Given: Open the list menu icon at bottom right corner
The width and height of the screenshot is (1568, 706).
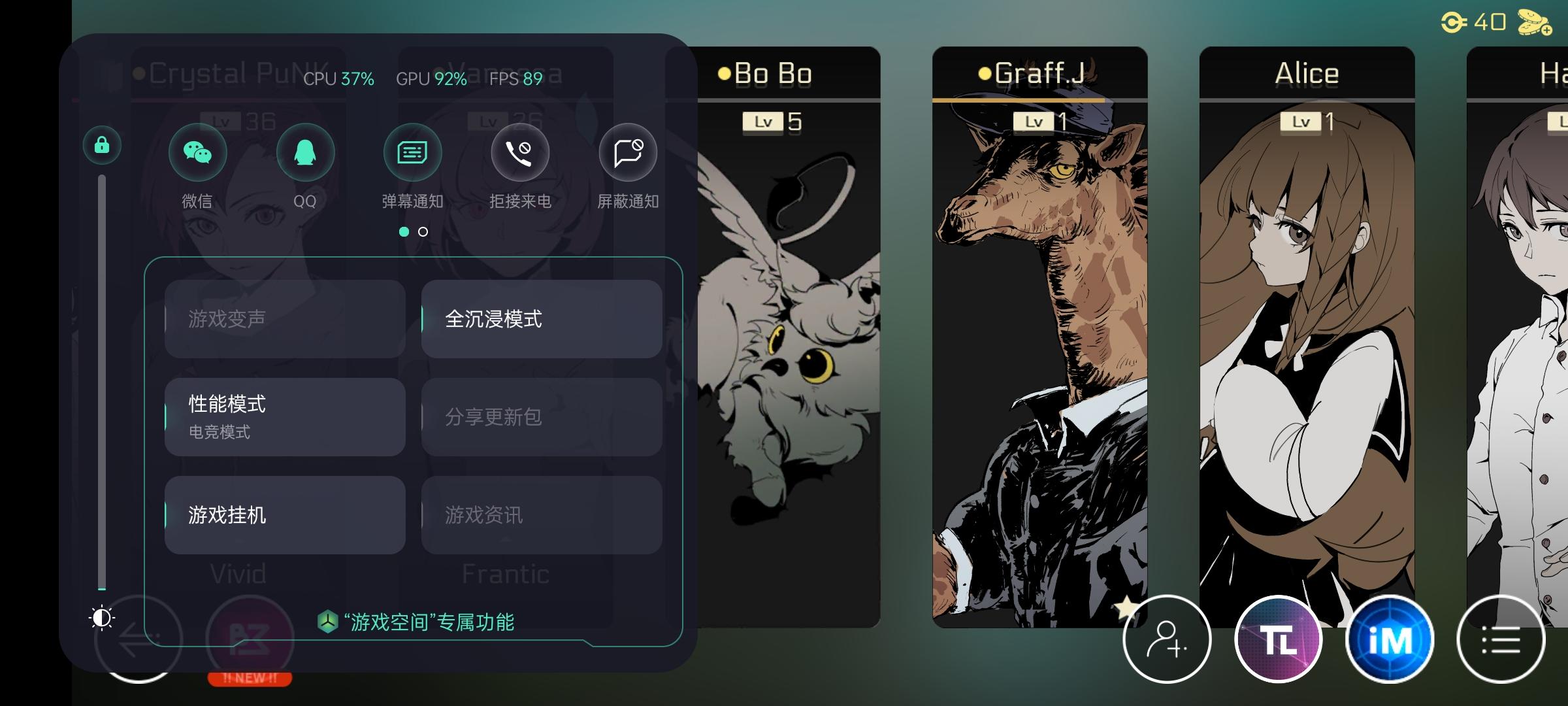Looking at the screenshot, I should [1499, 639].
